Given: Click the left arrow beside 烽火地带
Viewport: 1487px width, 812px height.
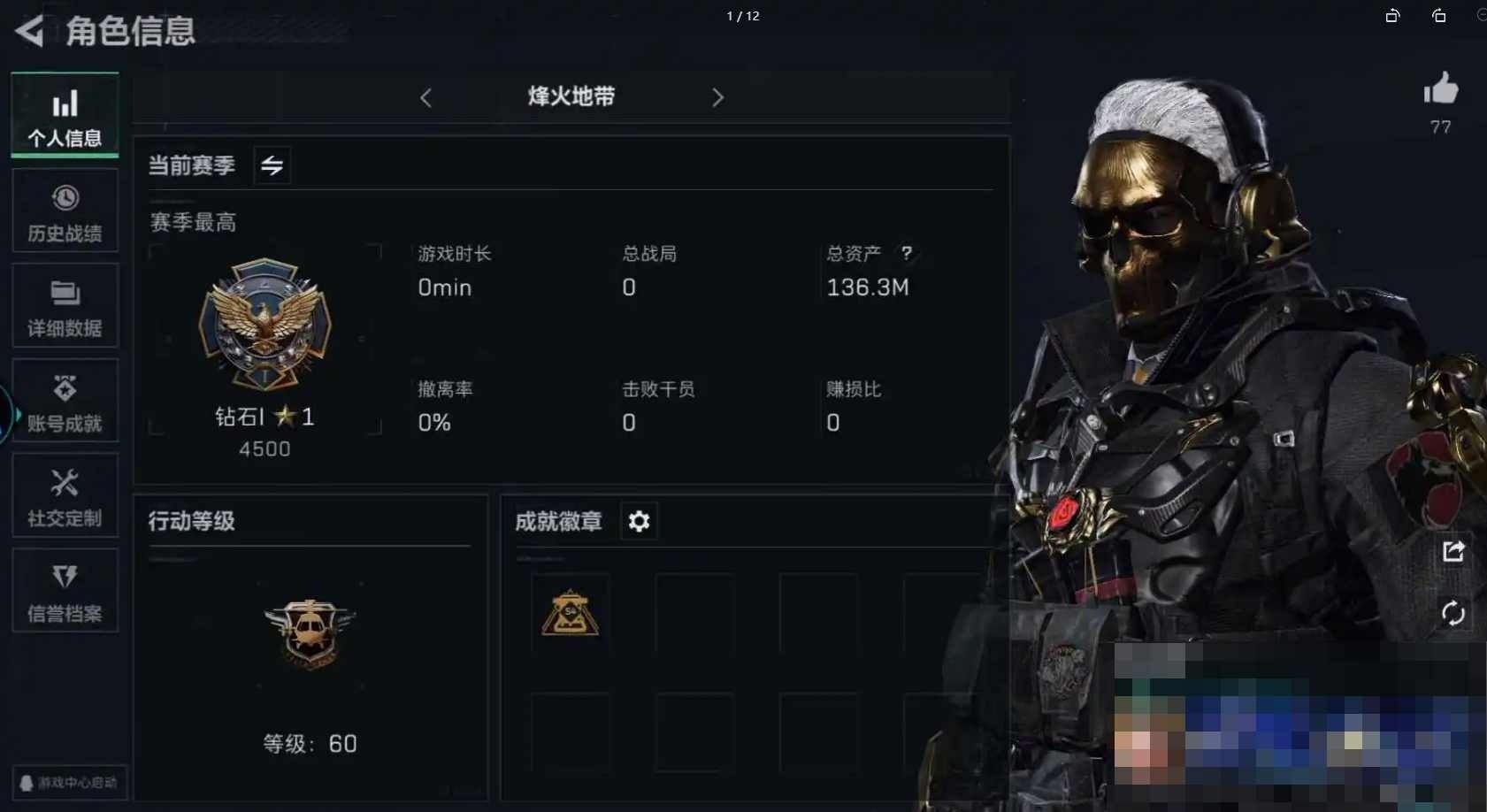Looking at the screenshot, I should click(x=426, y=97).
